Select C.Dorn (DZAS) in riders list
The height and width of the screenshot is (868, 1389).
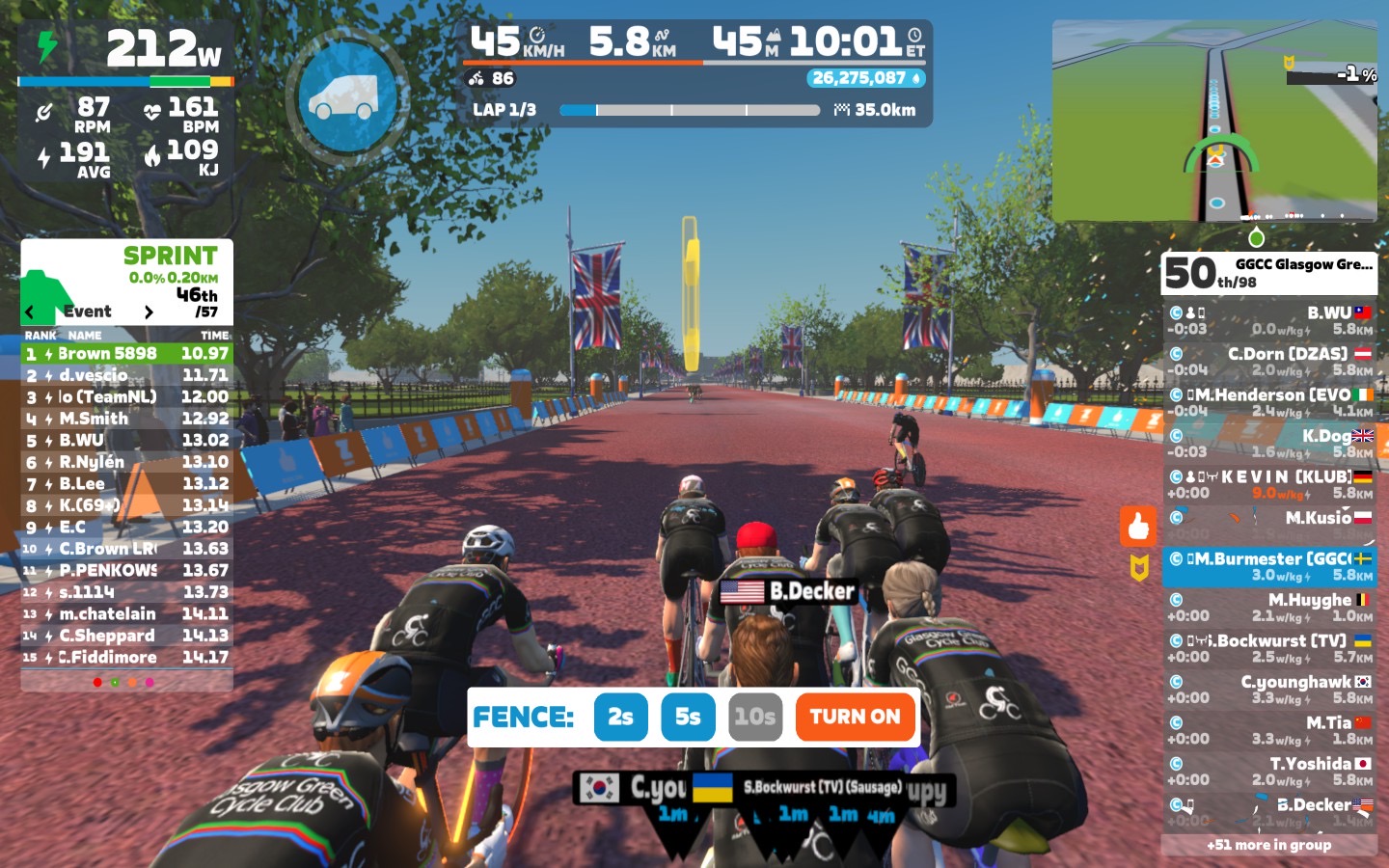pos(1268,362)
